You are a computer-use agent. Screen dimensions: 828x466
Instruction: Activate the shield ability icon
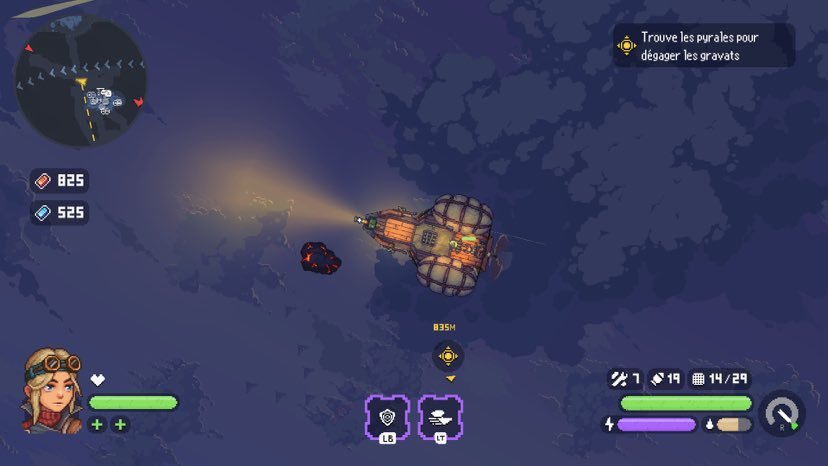pyautogui.click(x=386, y=417)
